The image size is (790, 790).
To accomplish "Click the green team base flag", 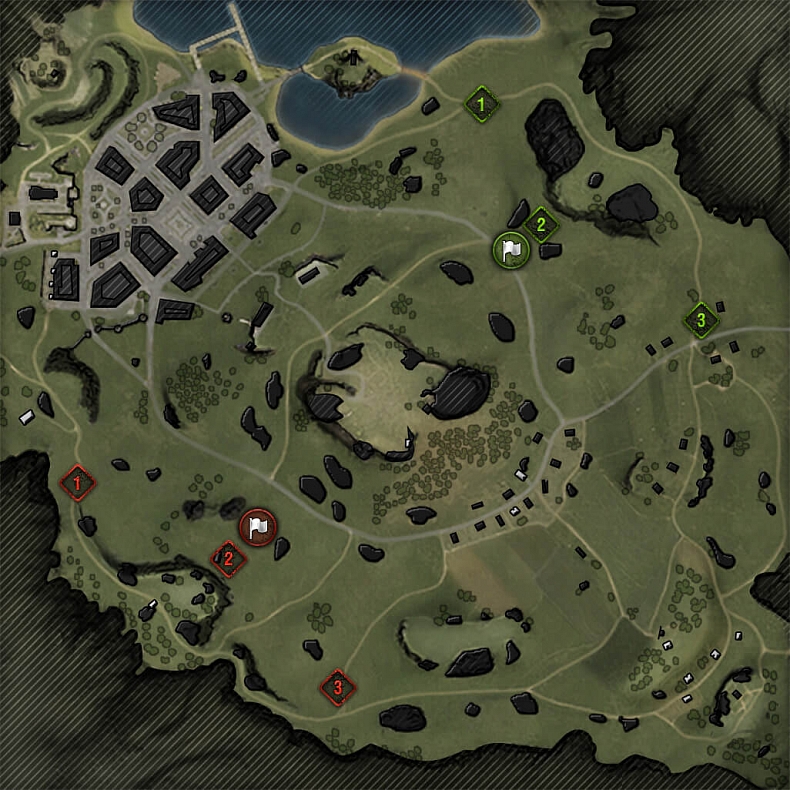I will 510,250.
